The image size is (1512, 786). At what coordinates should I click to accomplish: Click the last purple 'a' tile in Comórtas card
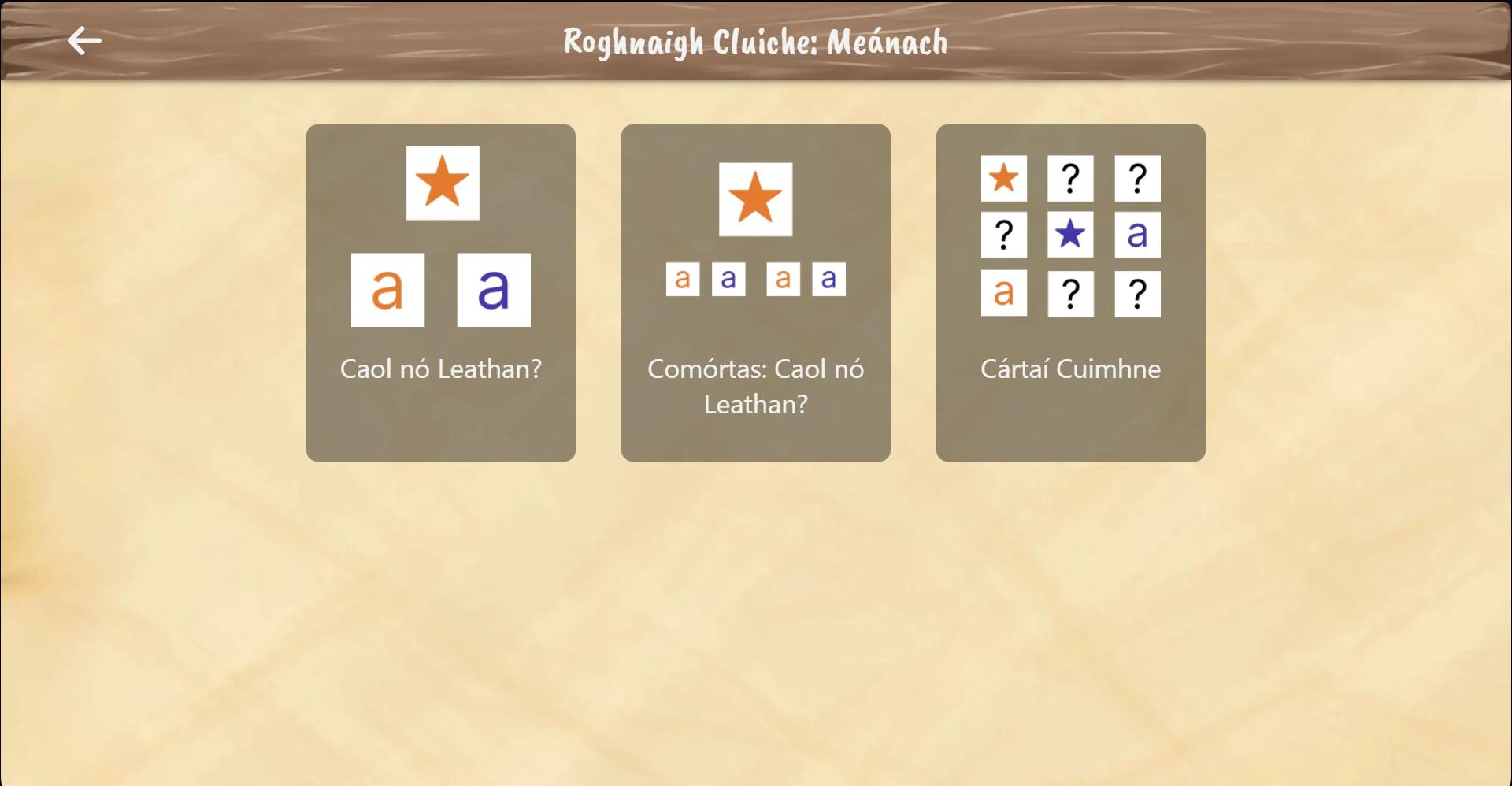(x=828, y=278)
